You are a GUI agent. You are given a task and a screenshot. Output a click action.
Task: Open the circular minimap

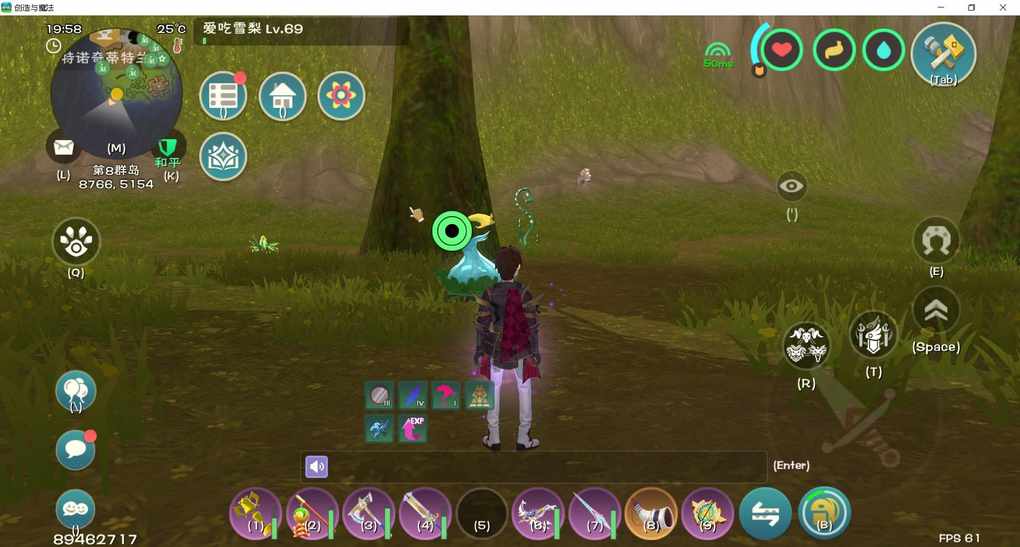click(x=116, y=92)
